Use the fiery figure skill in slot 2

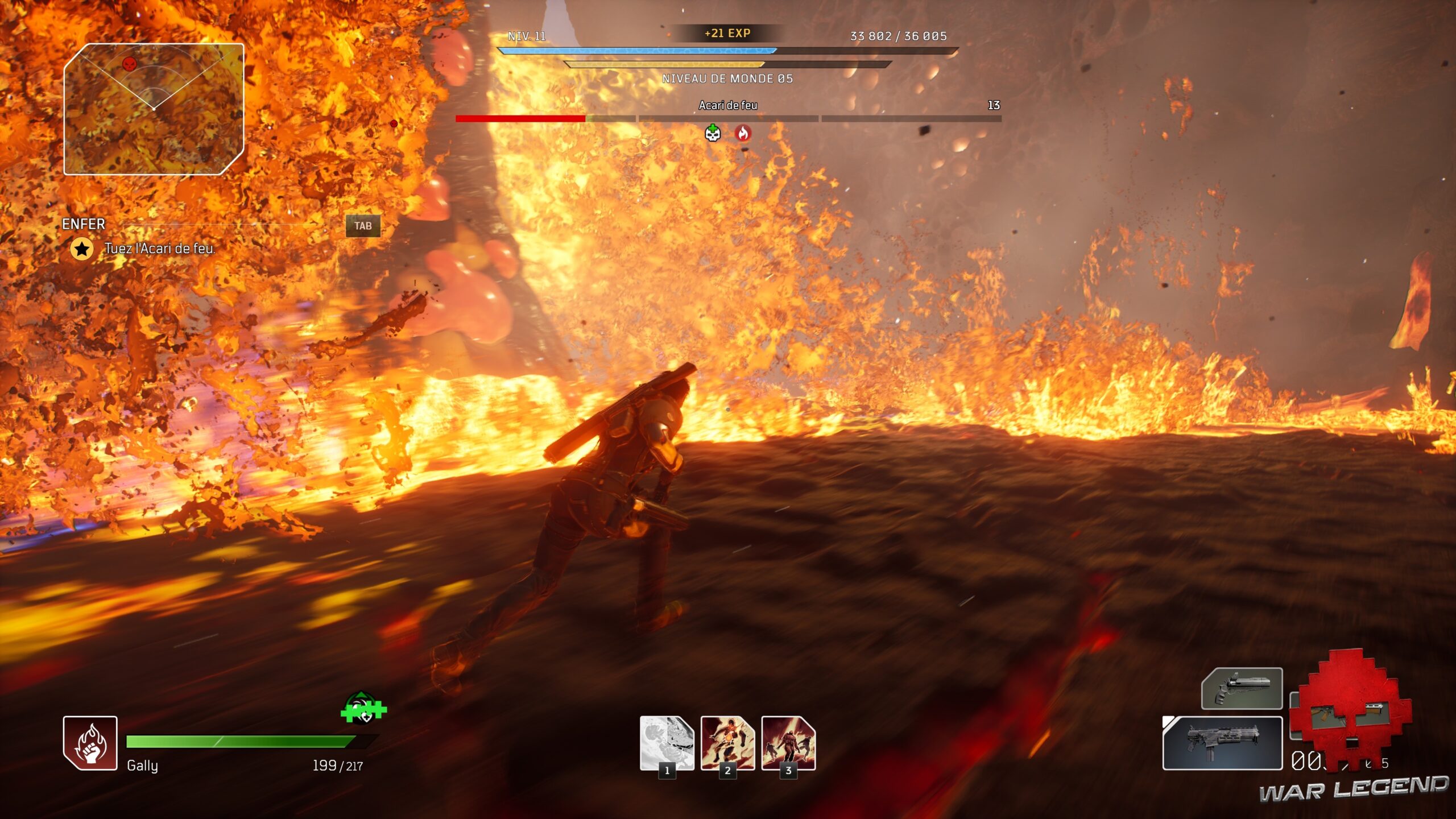pos(727,743)
